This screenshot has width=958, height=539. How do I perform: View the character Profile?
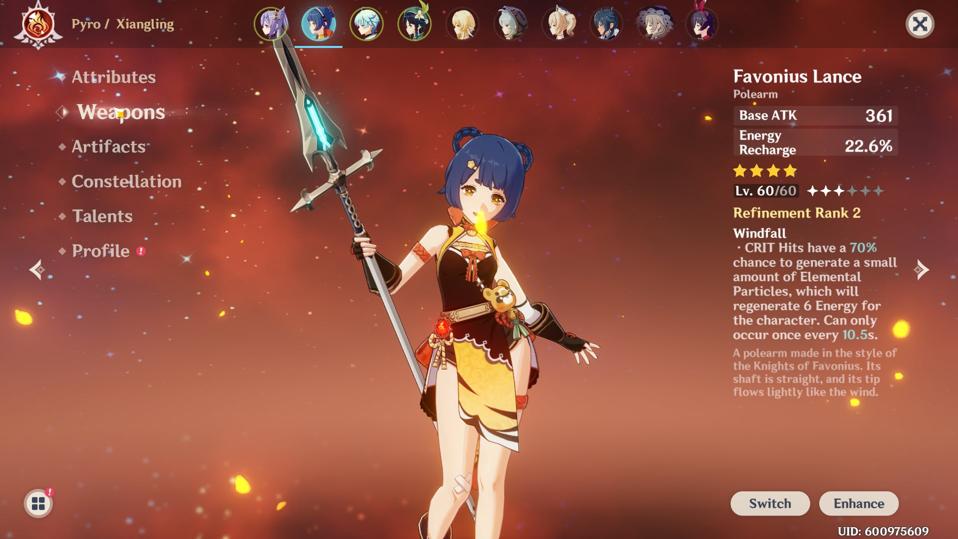click(x=100, y=251)
